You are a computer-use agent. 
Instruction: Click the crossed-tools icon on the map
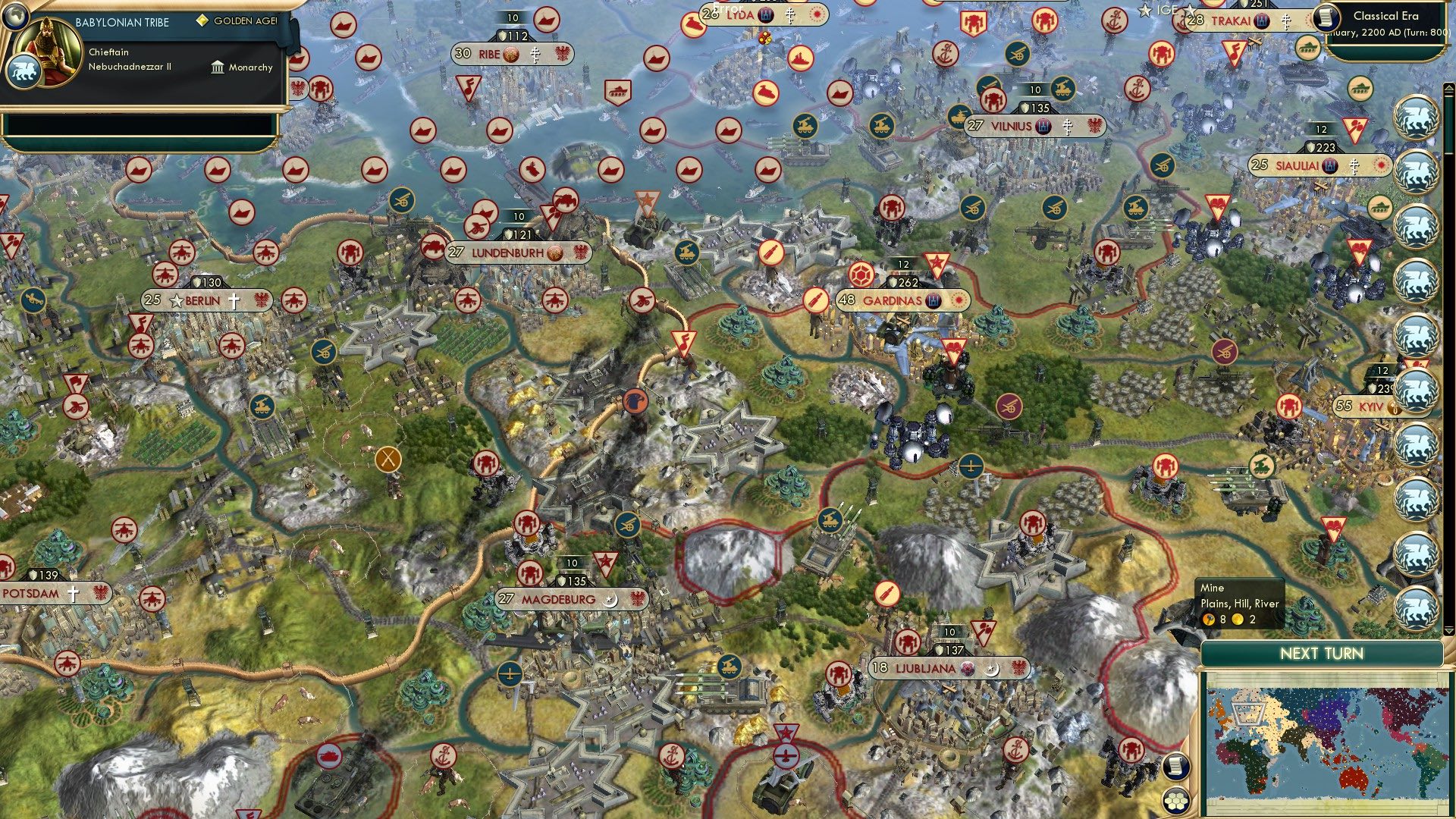pos(387,458)
